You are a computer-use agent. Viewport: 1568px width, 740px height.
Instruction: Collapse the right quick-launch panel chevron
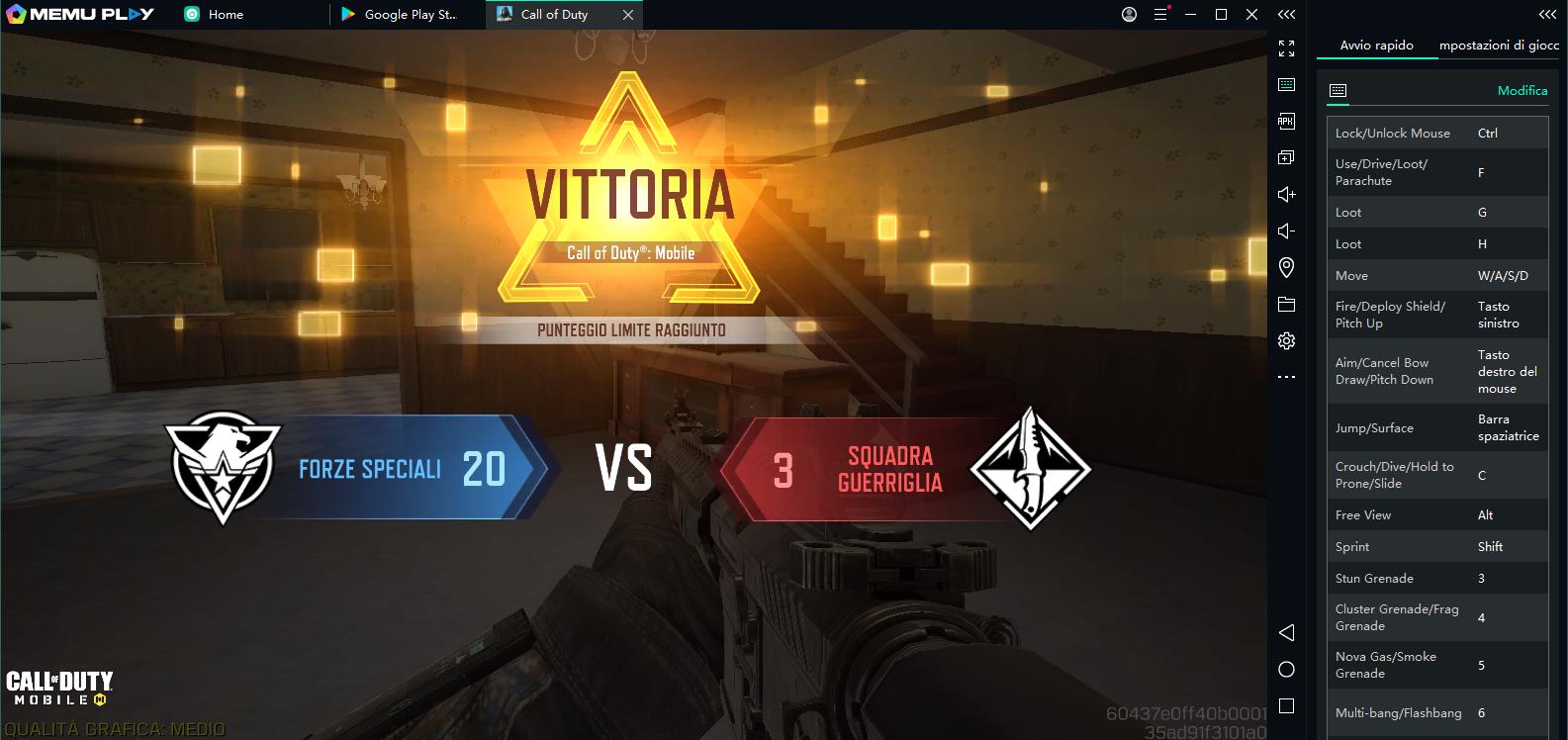click(x=1545, y=15)
